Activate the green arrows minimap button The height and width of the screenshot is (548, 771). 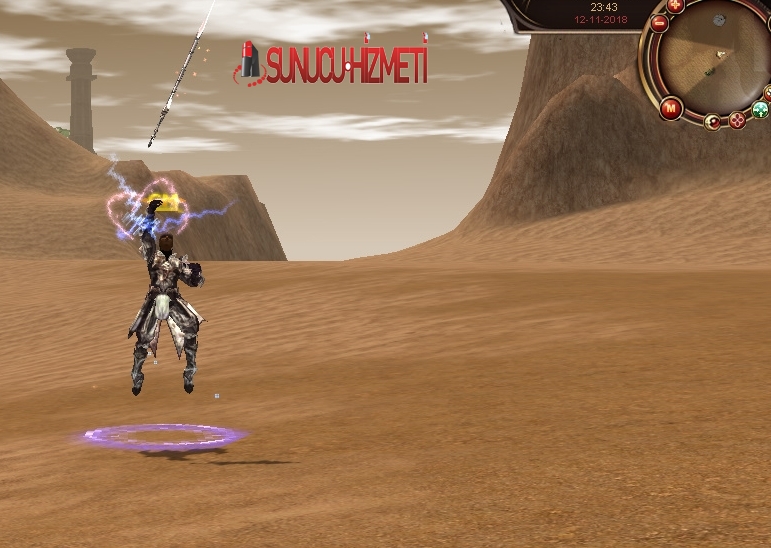(x=760, y=110)
